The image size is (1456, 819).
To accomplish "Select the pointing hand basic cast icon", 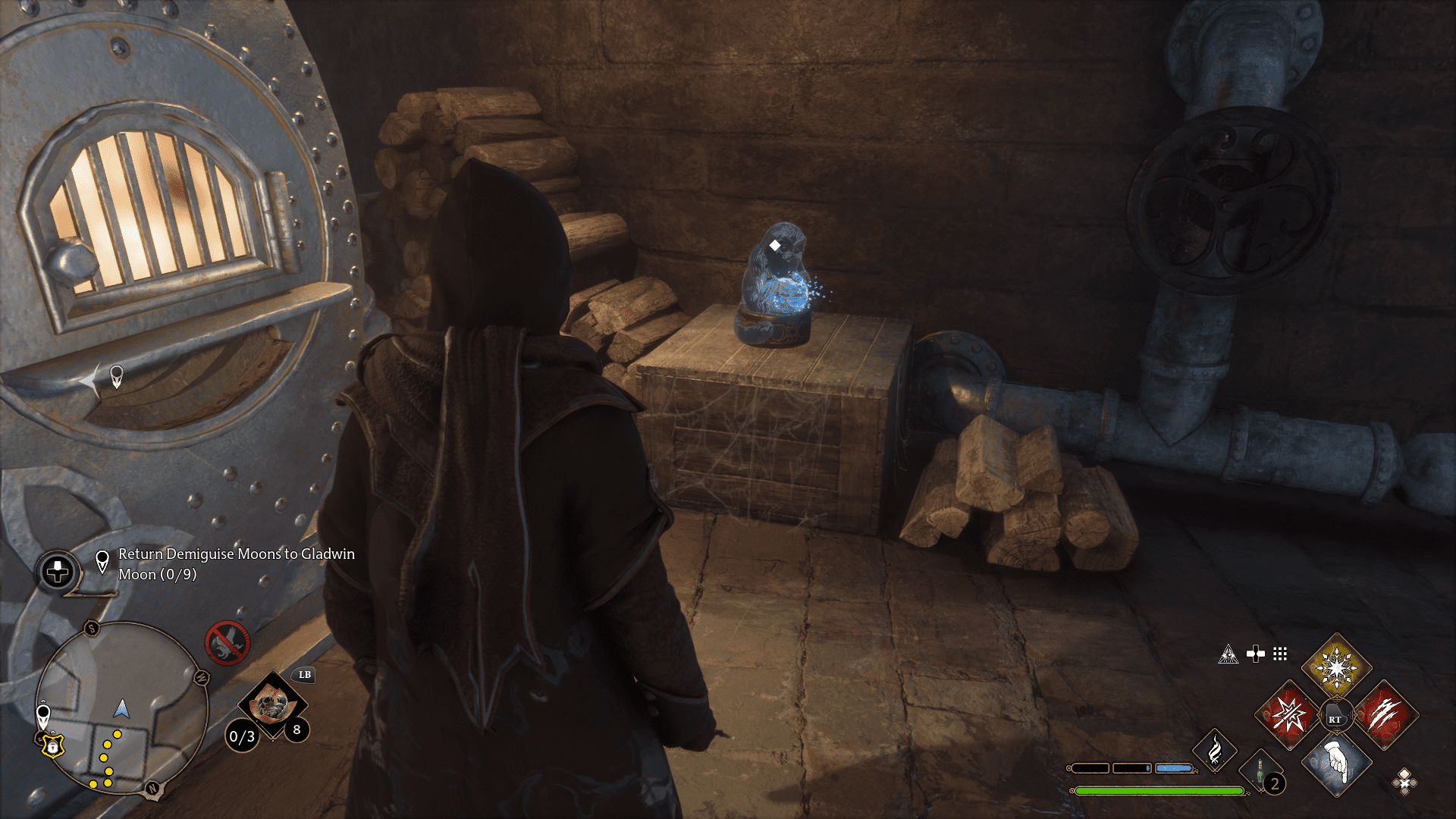I will (x=1338, y=763).
